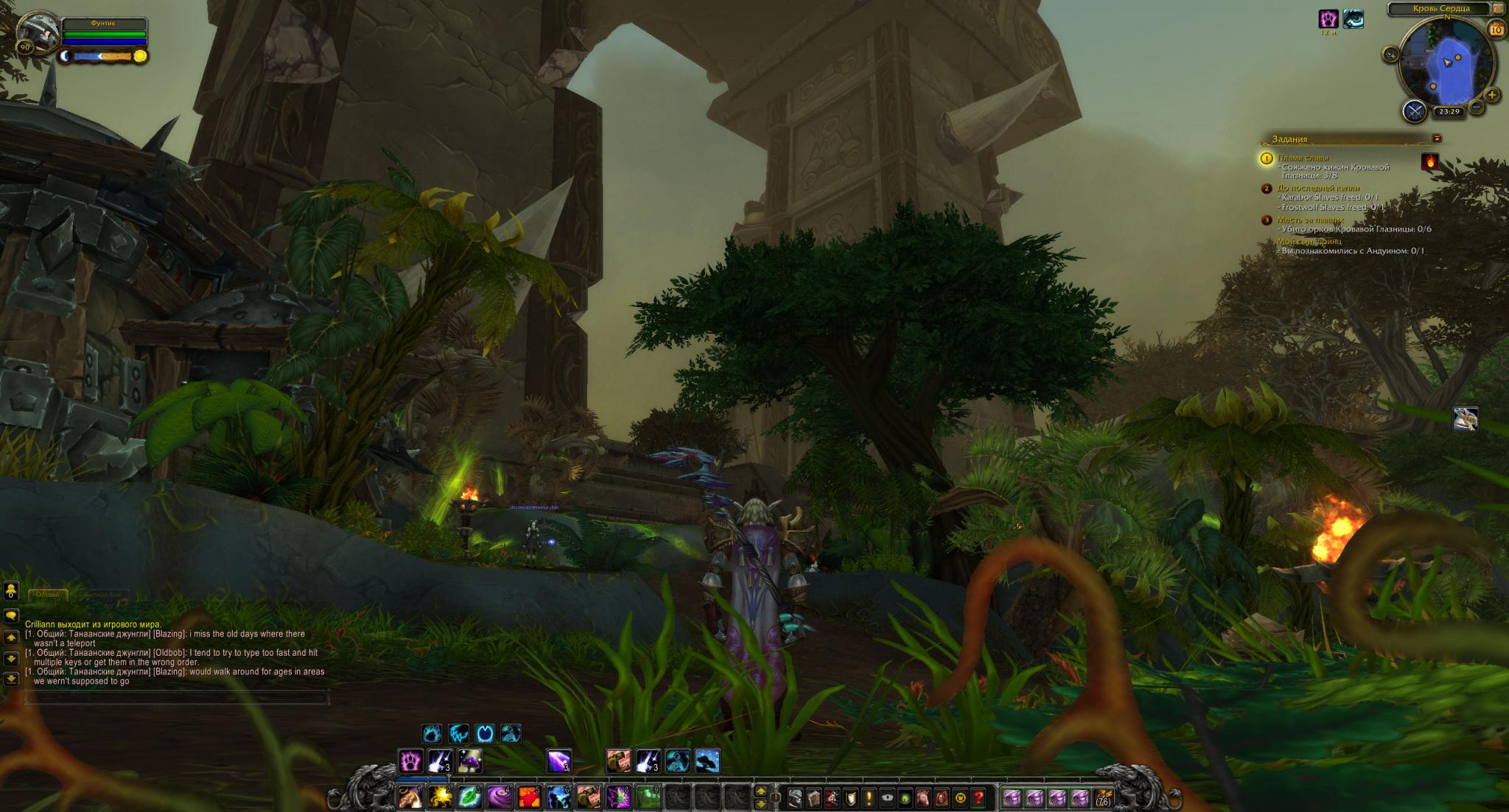
Task: Open the red question mark help button
Action: pos(978,797)
